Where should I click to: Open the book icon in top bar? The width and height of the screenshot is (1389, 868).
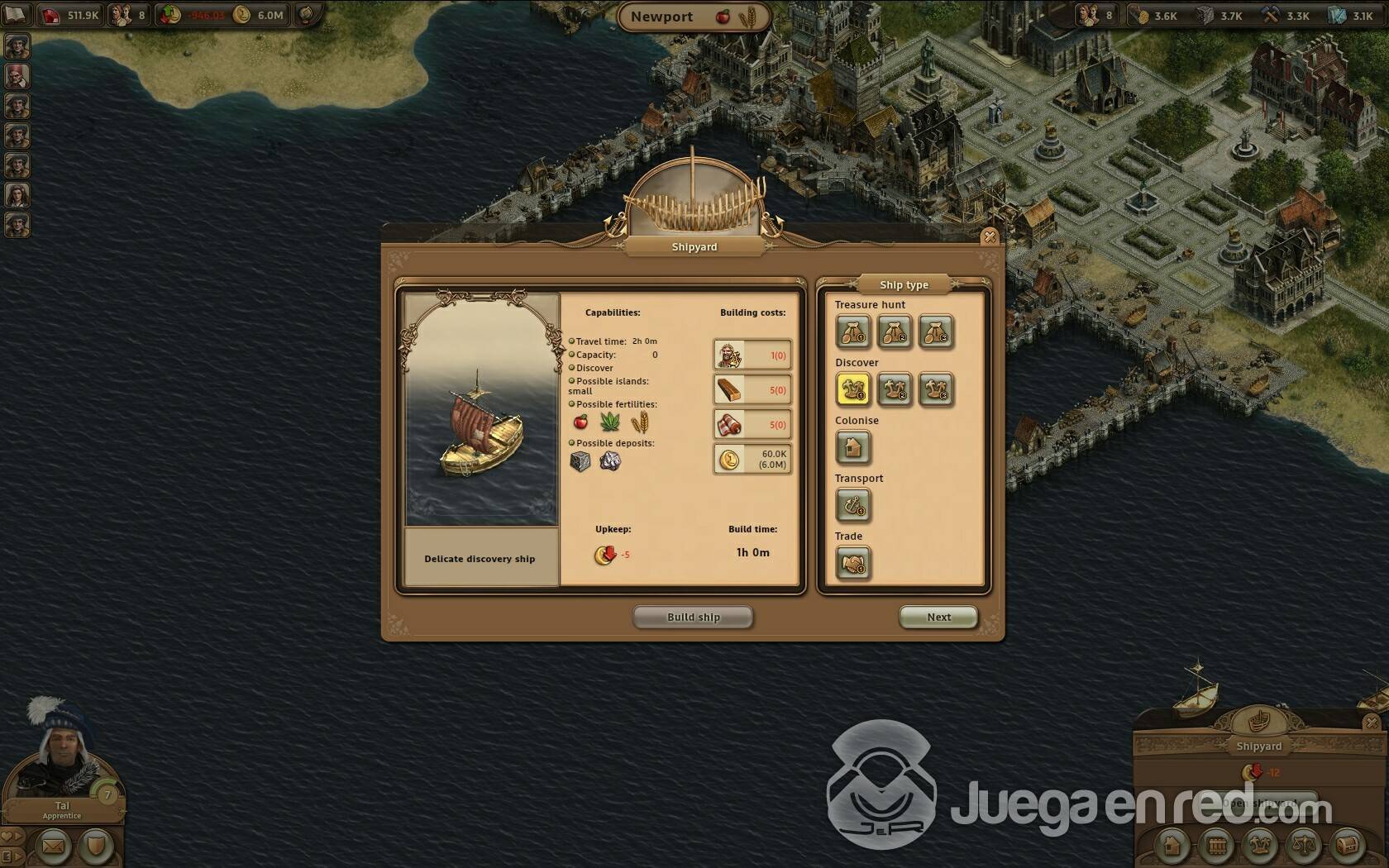17,14
